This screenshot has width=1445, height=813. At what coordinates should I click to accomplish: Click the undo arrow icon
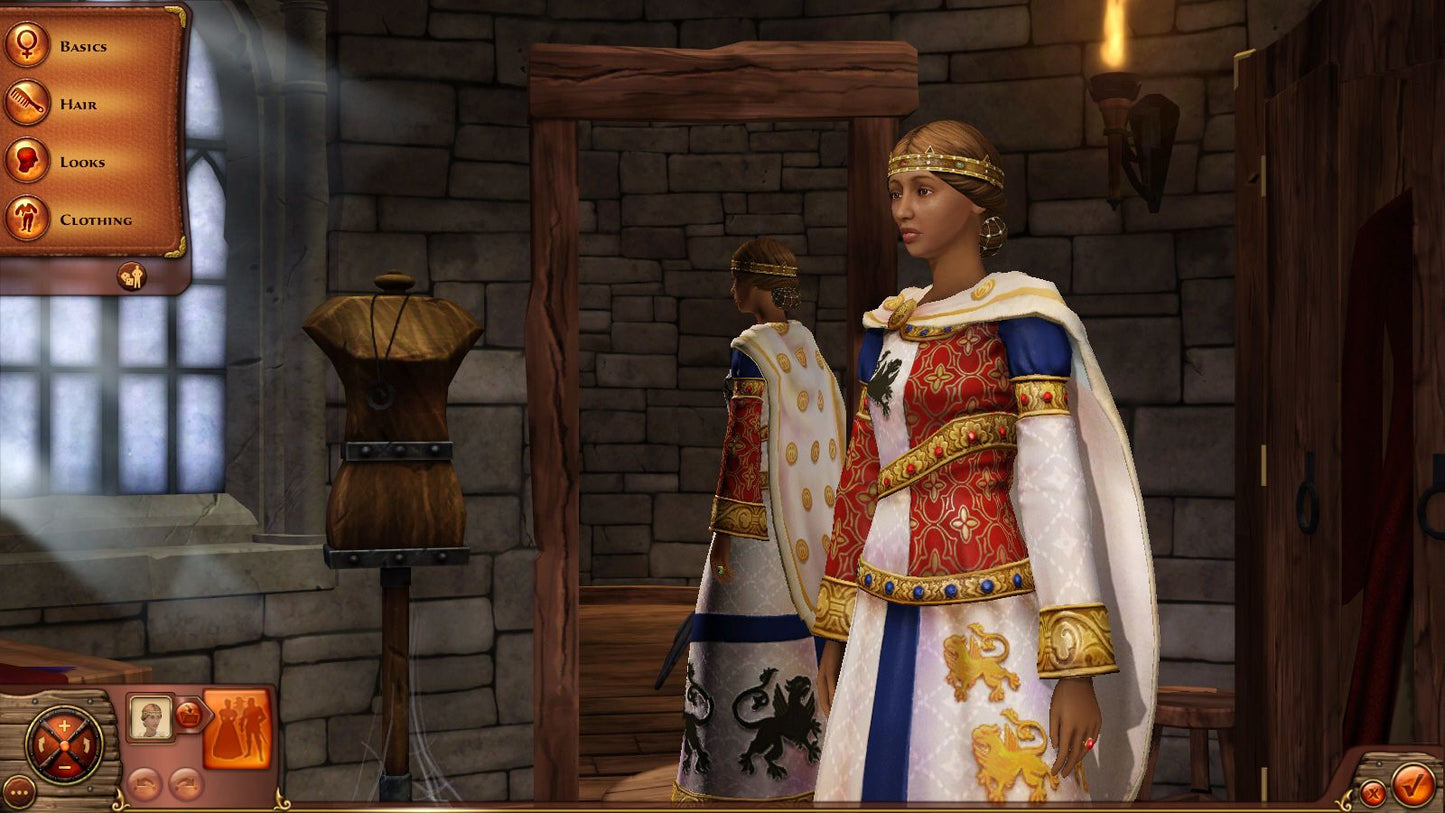click(x=145, y=784)
